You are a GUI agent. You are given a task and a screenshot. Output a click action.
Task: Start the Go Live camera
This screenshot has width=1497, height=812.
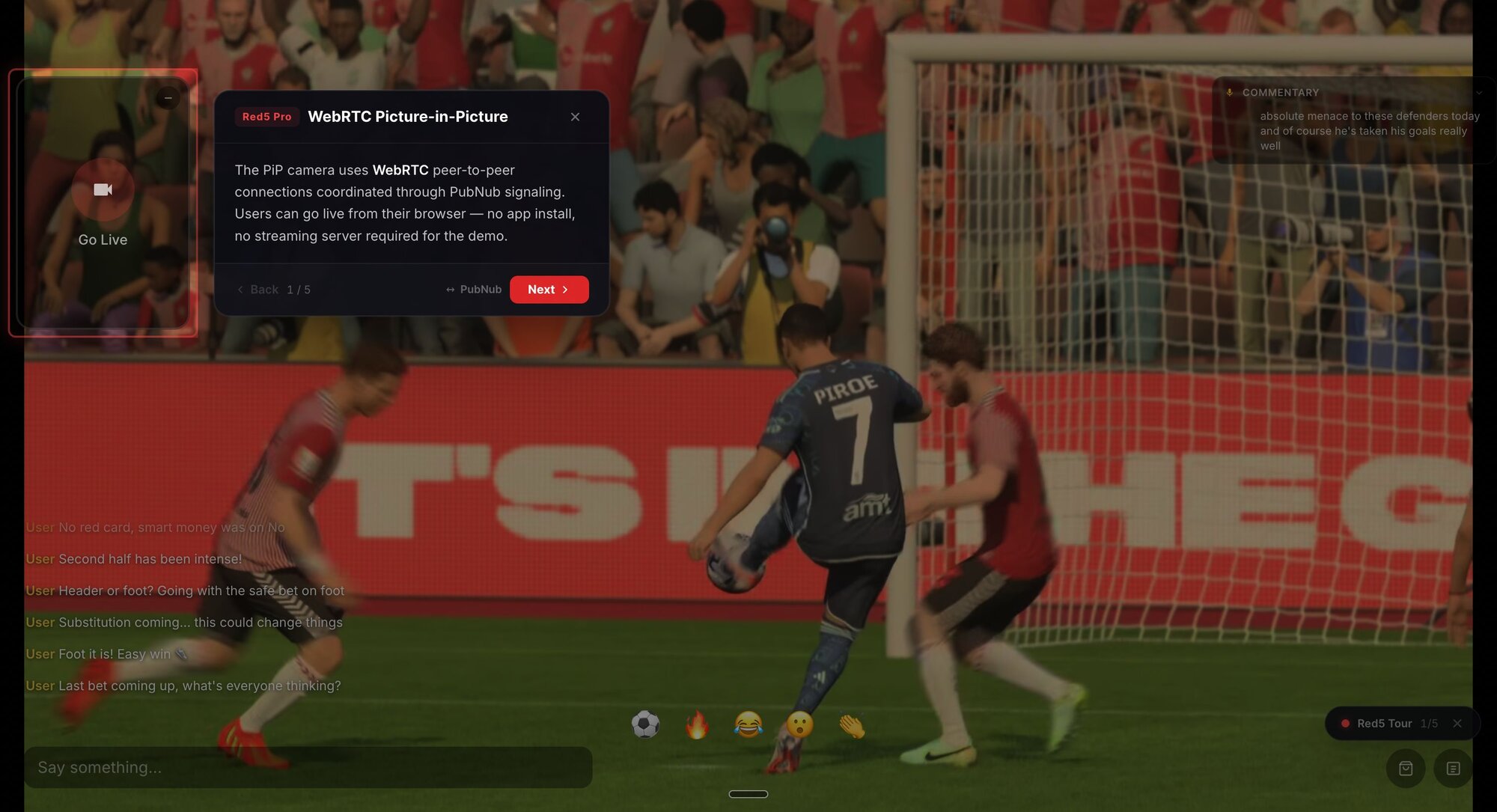click(103, 190)
